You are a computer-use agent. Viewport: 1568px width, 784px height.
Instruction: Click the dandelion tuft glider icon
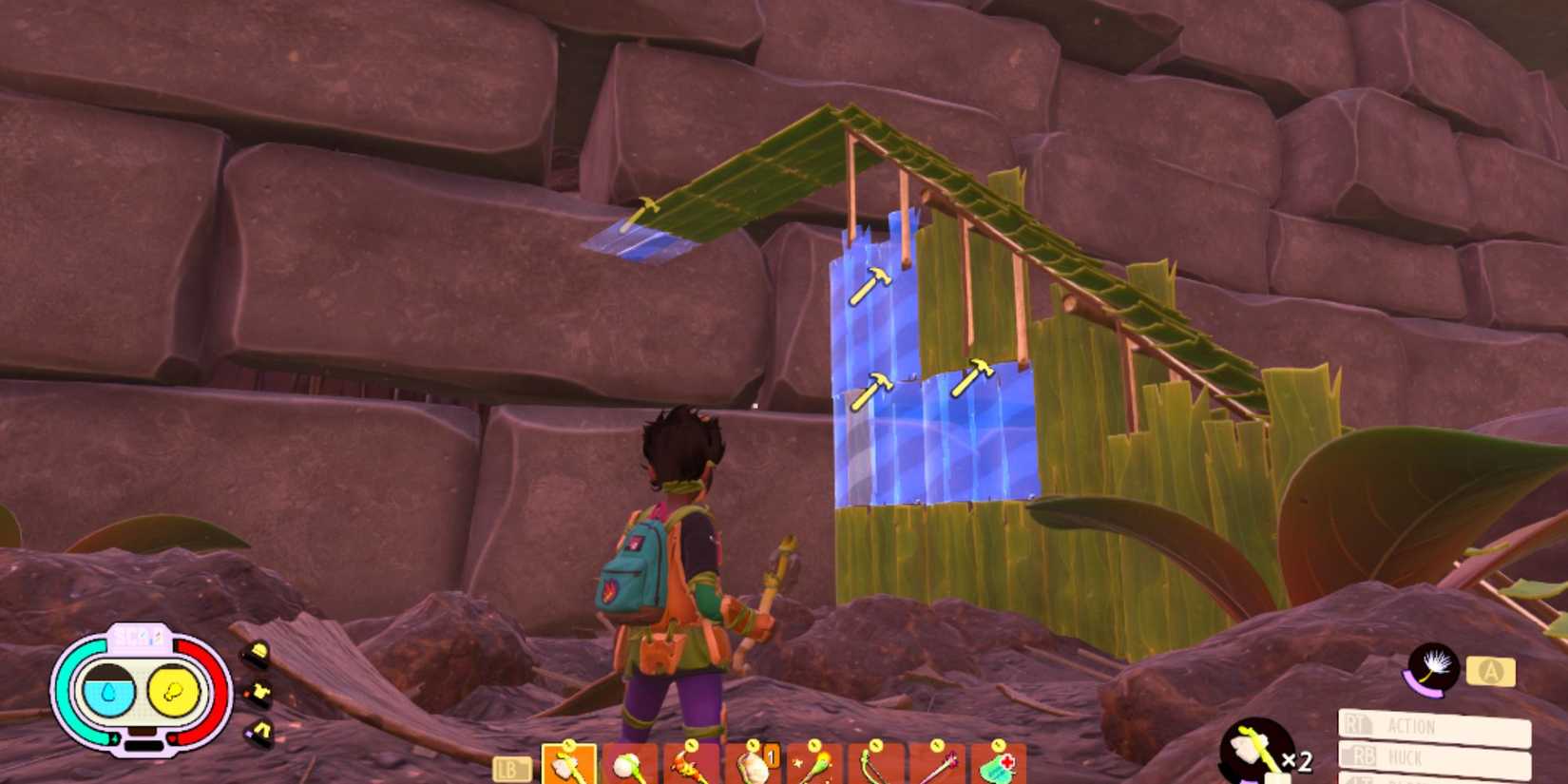click(1435, 668)
